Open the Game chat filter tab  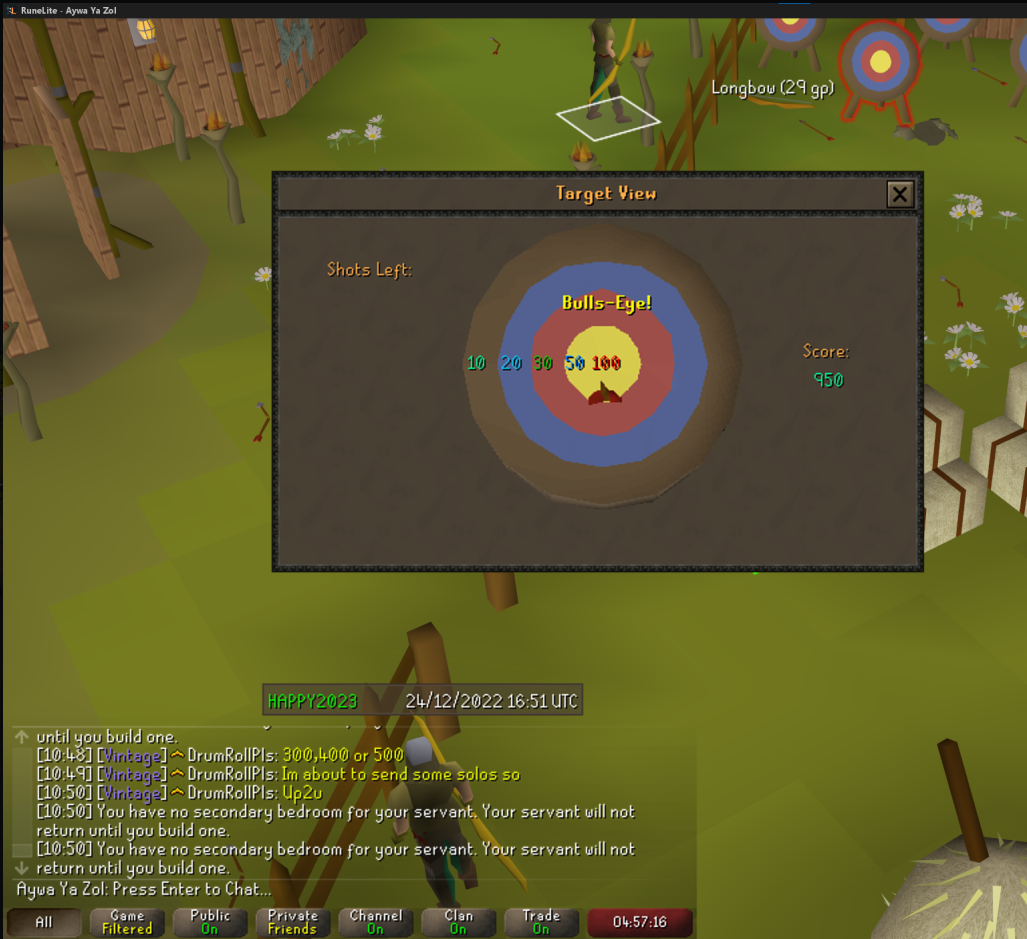(x=127, y=922)
